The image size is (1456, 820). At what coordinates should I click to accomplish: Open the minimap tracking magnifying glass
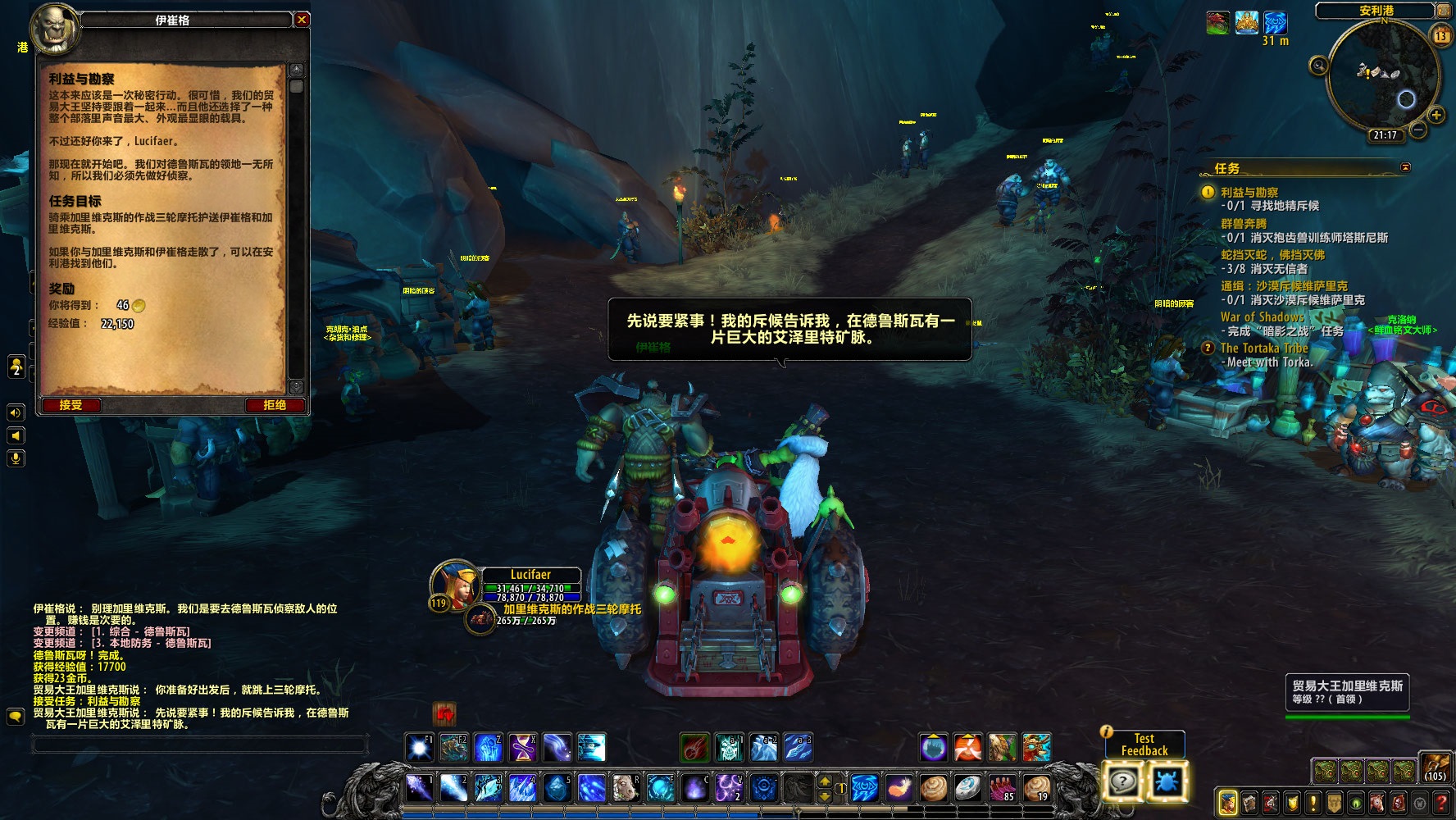click(1318, 66)
